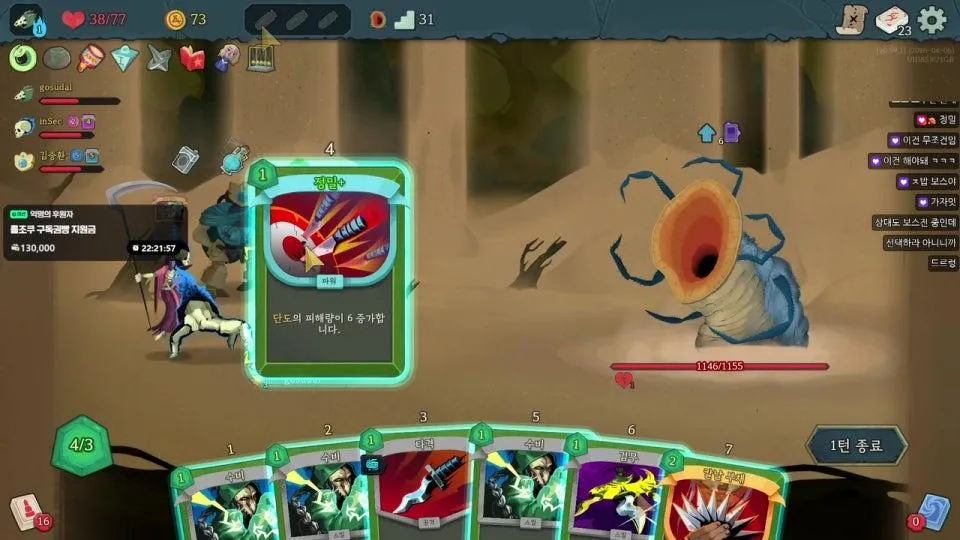
Task: Open the discard pile showing 0
Action: (x=930, y=511)
